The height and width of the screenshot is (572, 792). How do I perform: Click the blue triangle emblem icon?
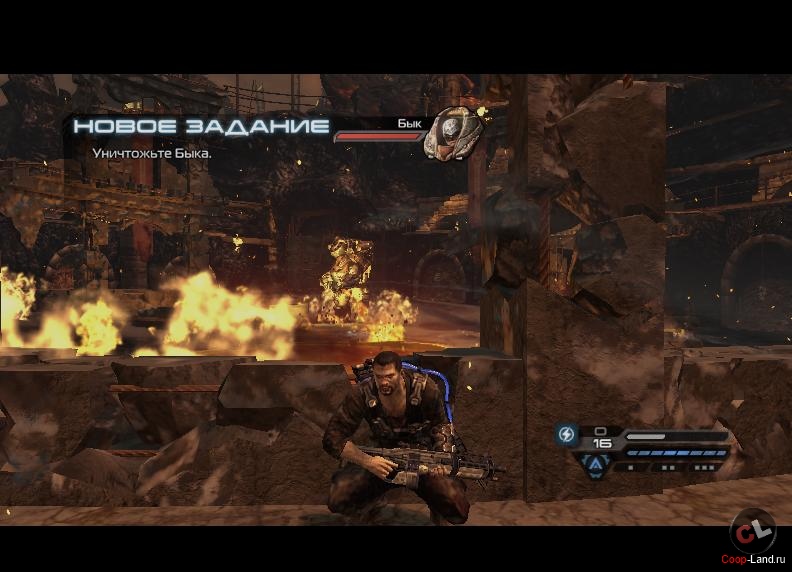596,463
